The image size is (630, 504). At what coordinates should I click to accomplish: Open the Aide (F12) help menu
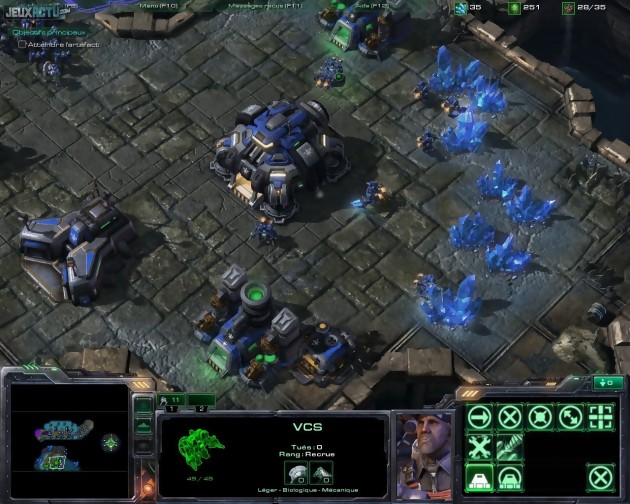click(356, 6)
